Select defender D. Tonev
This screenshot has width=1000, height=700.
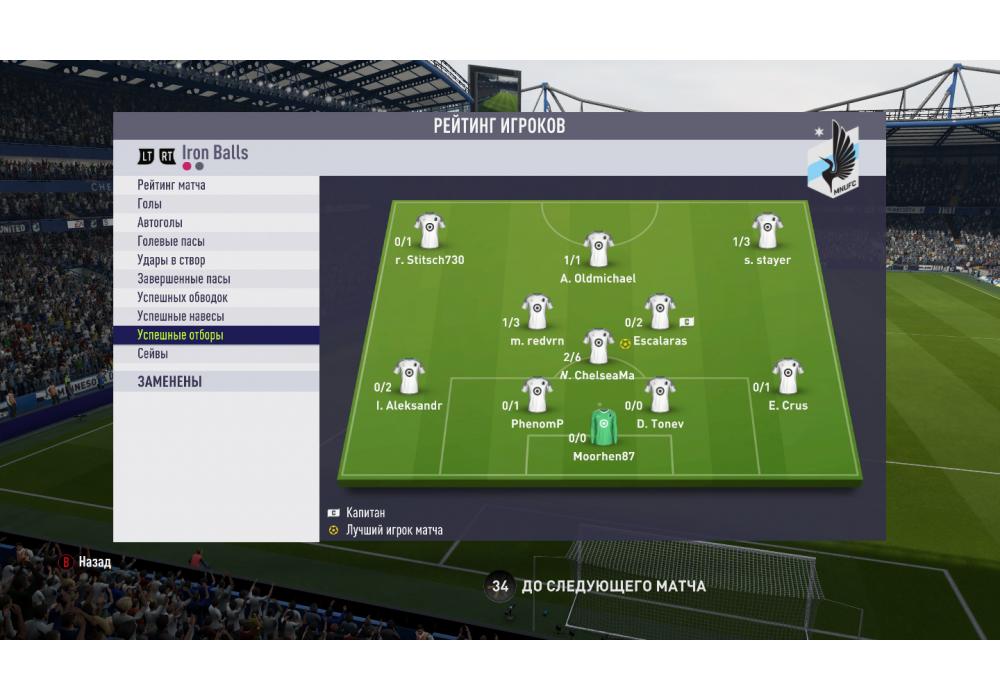click(x=659, y=395)
